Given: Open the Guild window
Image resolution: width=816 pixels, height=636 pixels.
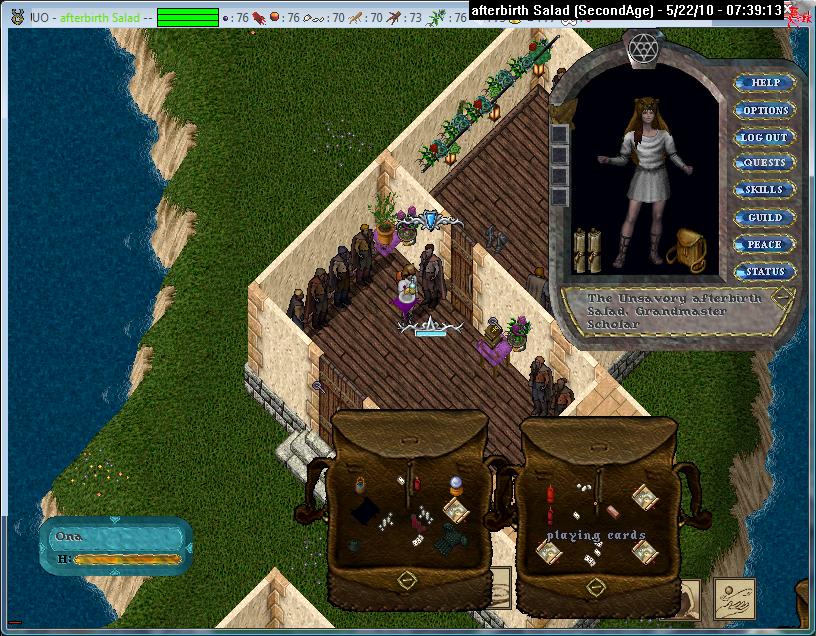Looking at the screenshot, I should [765, 217].
